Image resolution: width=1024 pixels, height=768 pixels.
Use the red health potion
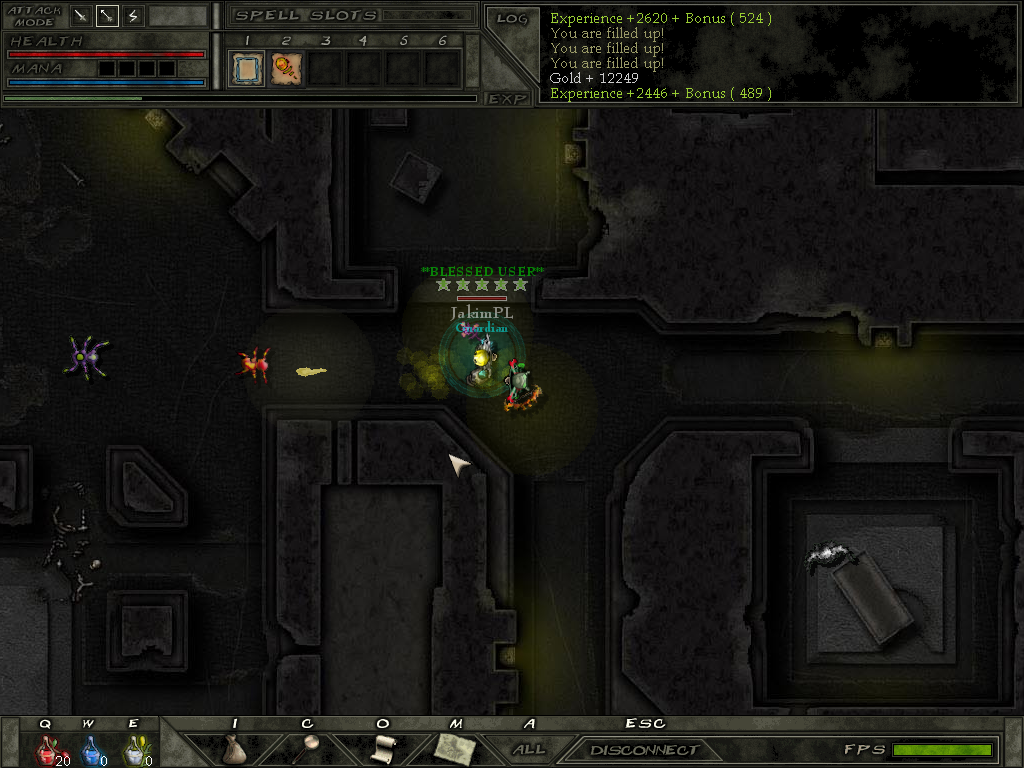pyautogui.click(x=46, y=750)
